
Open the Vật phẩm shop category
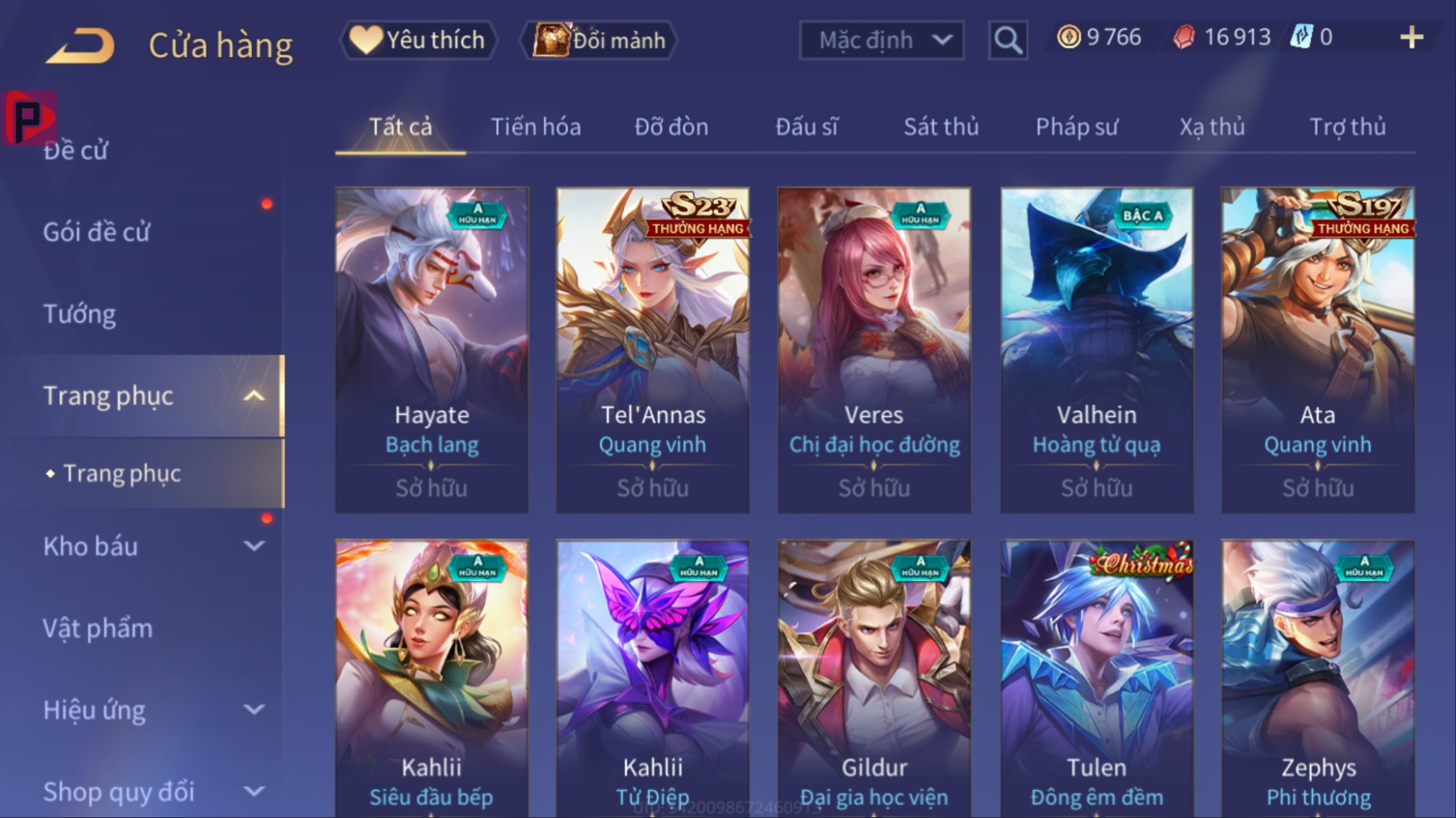[x=98, y=628]
